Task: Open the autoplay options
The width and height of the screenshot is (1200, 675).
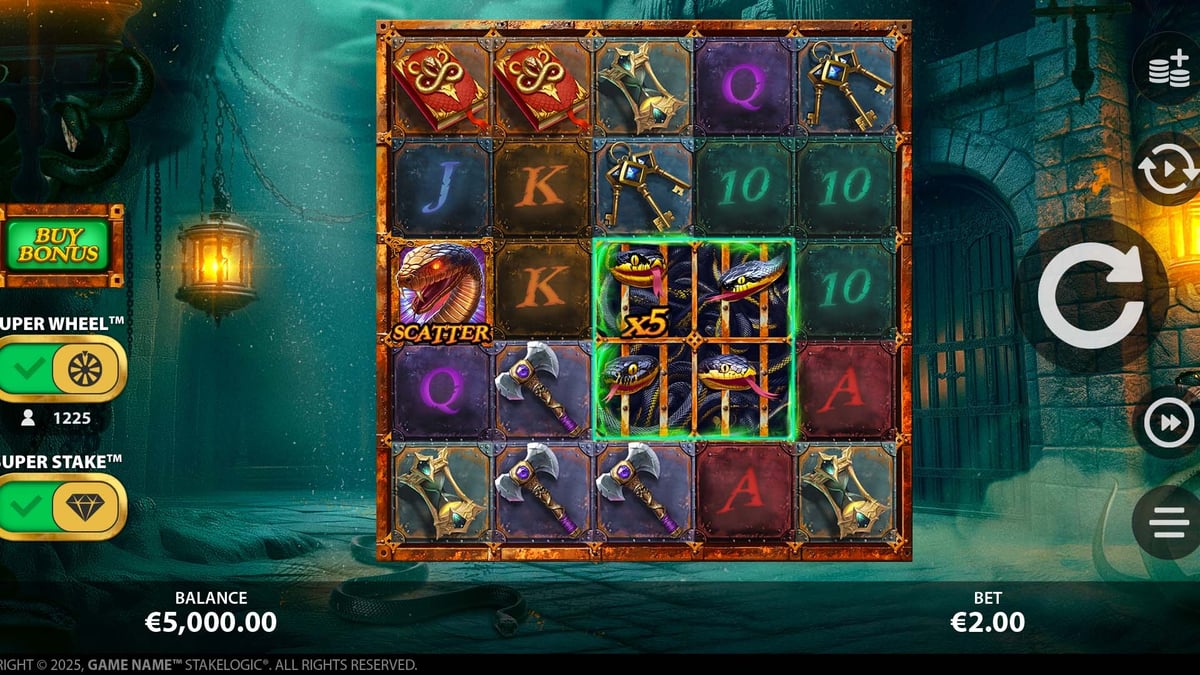Action: click(1167, 170)
